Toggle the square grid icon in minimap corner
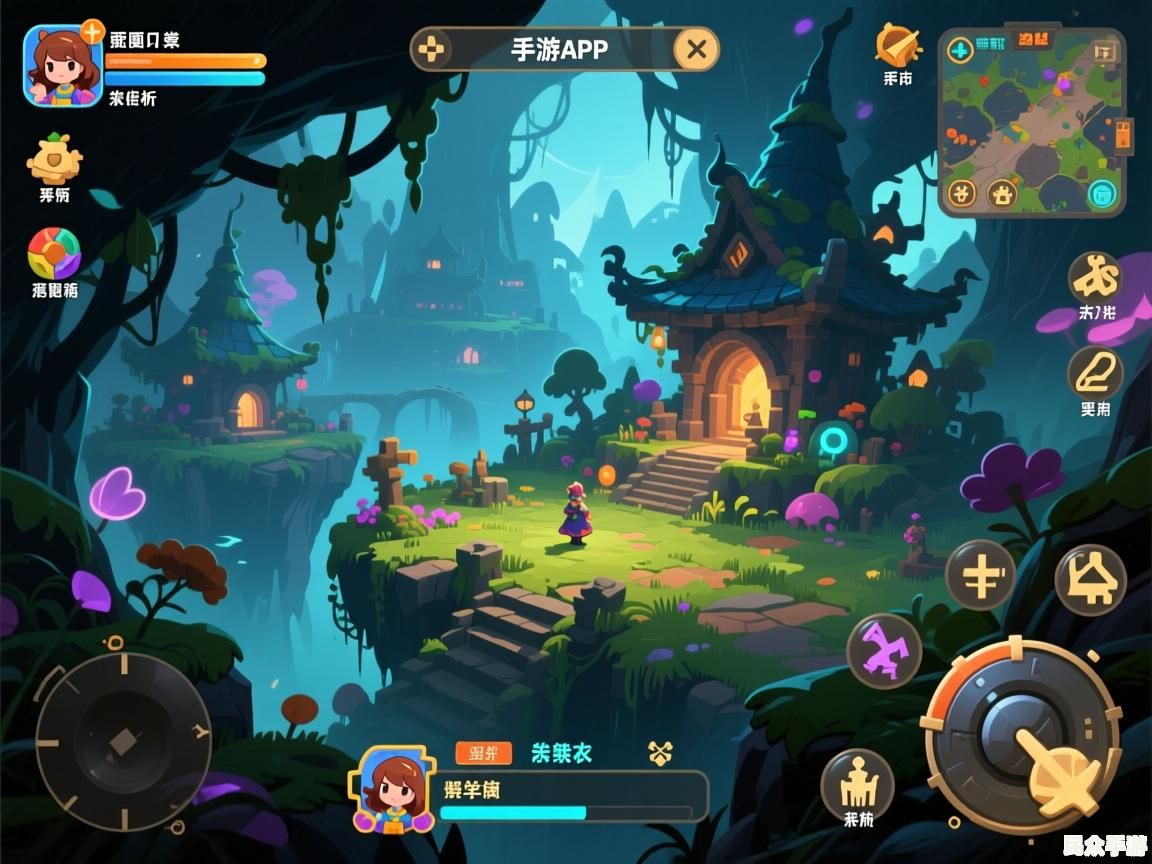The width and height of the screenshot is (1152, 864). tap(1104, 50)
